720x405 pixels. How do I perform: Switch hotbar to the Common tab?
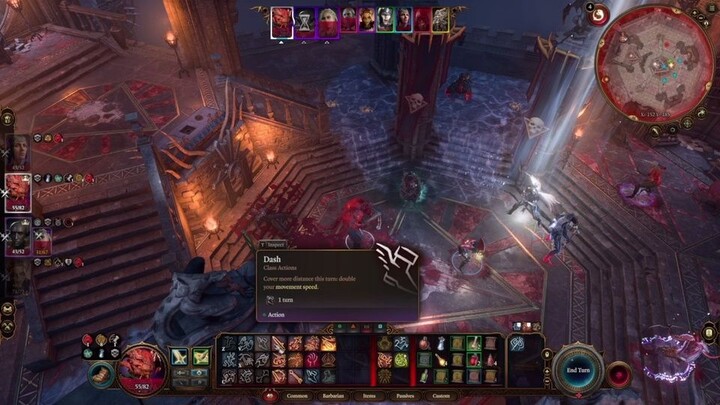pyautogui.click(x=298, y=396)
